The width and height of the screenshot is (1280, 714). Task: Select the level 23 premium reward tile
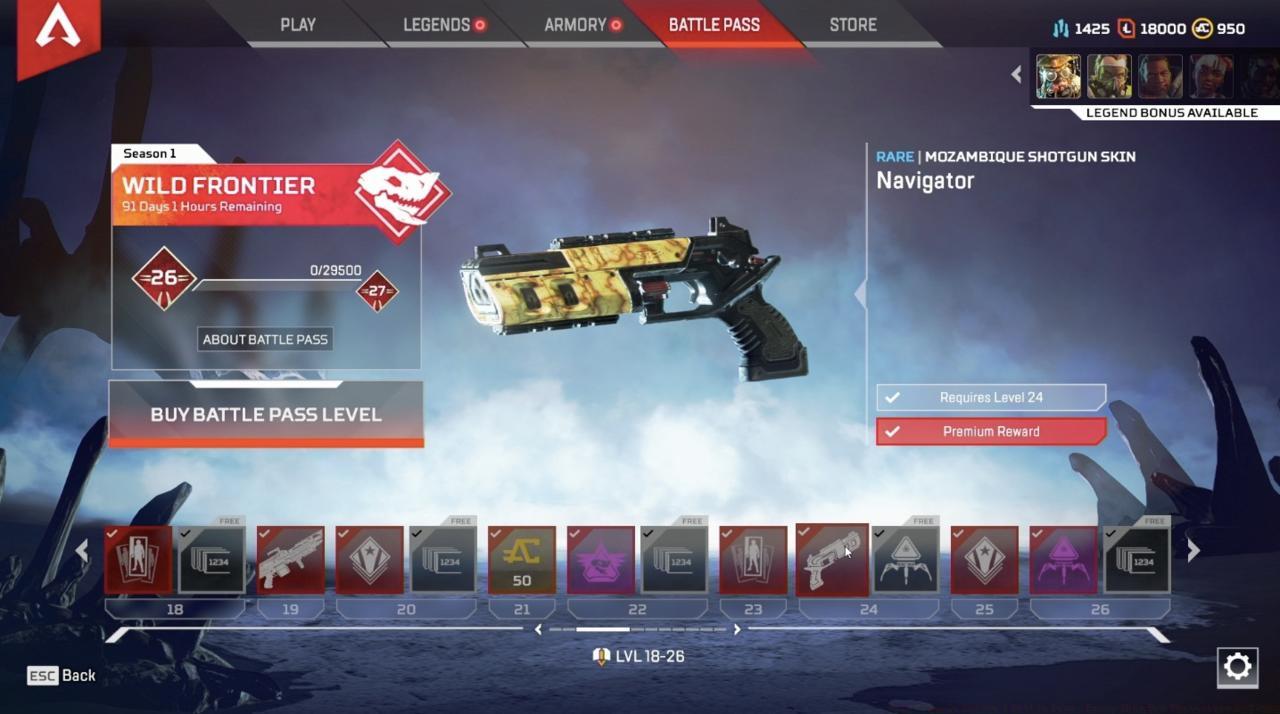tap(753, 561)
